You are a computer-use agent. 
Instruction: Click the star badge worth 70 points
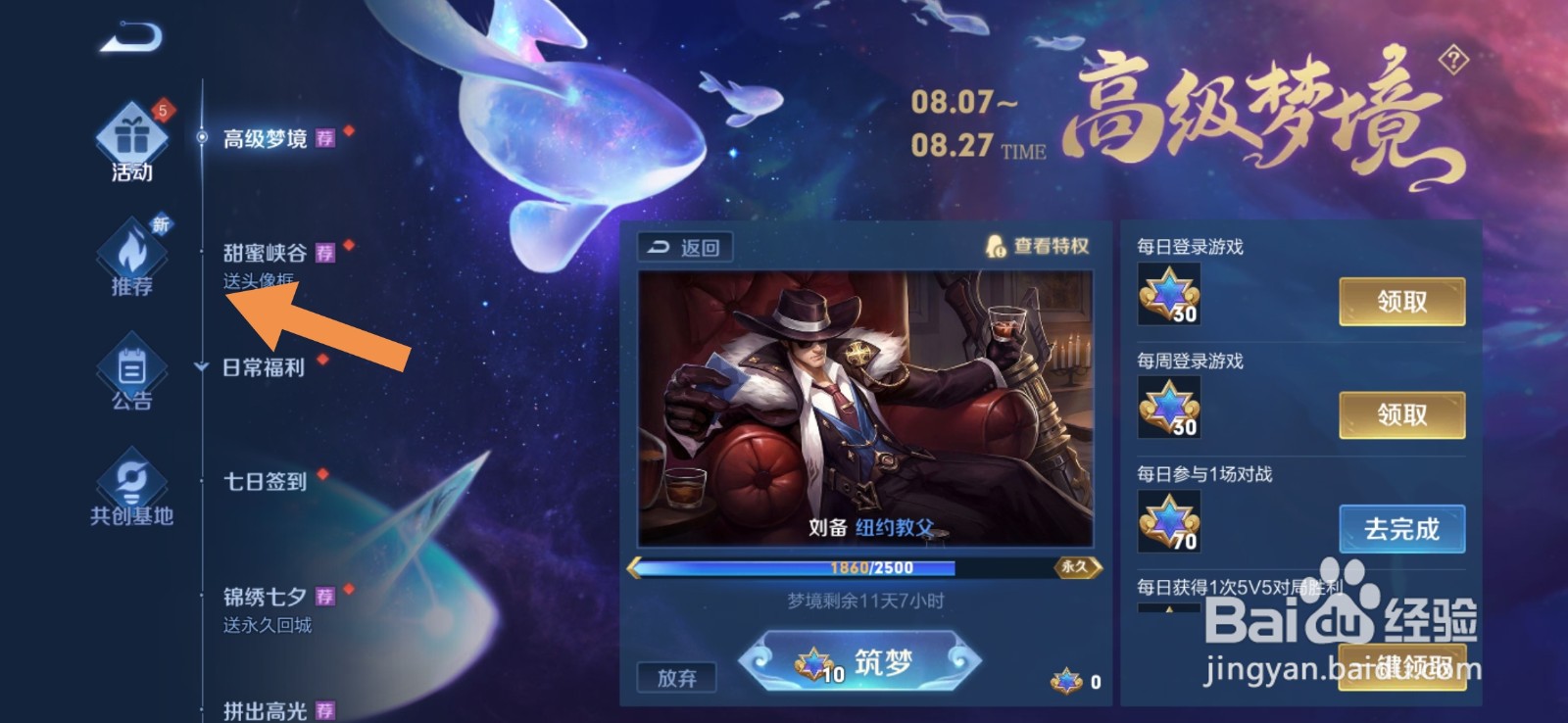click(x=1170, y=521)
